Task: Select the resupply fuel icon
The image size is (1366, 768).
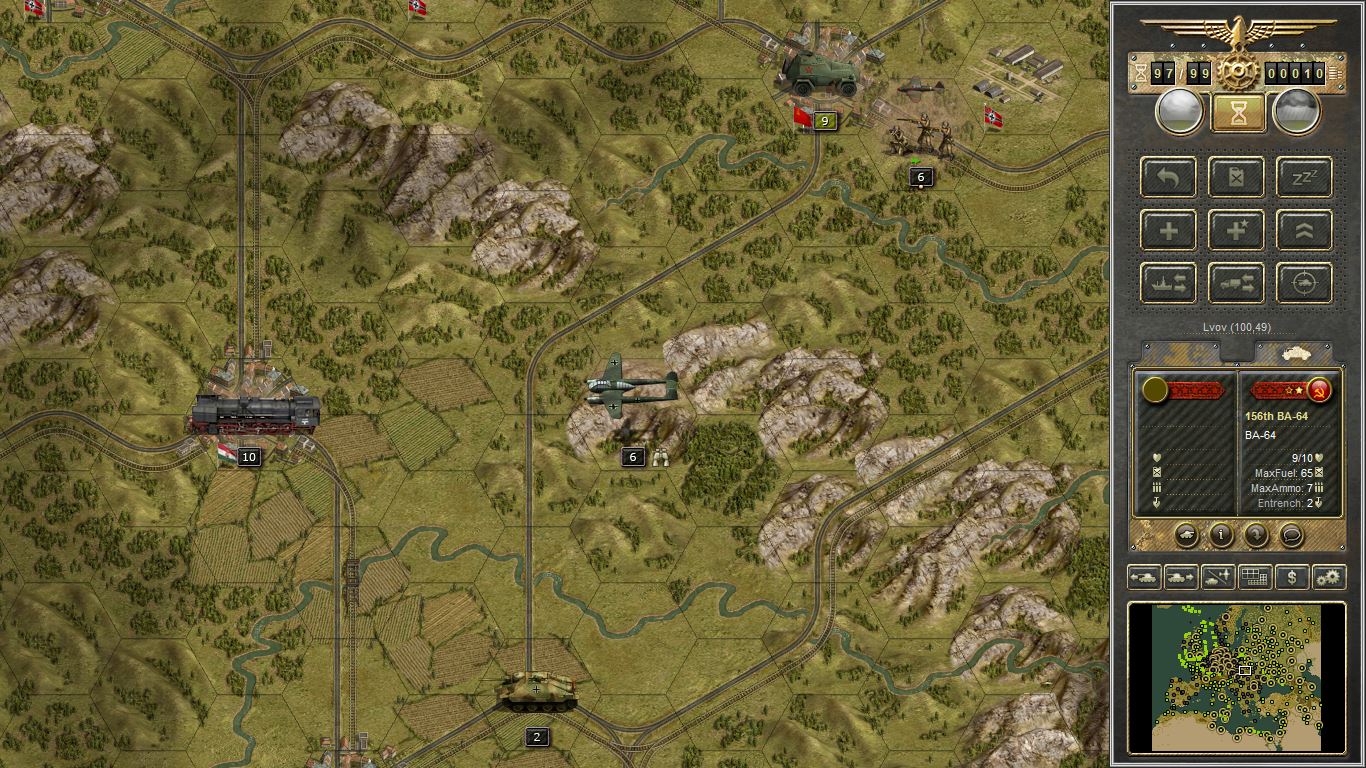Action: [x=1236, y=177]
